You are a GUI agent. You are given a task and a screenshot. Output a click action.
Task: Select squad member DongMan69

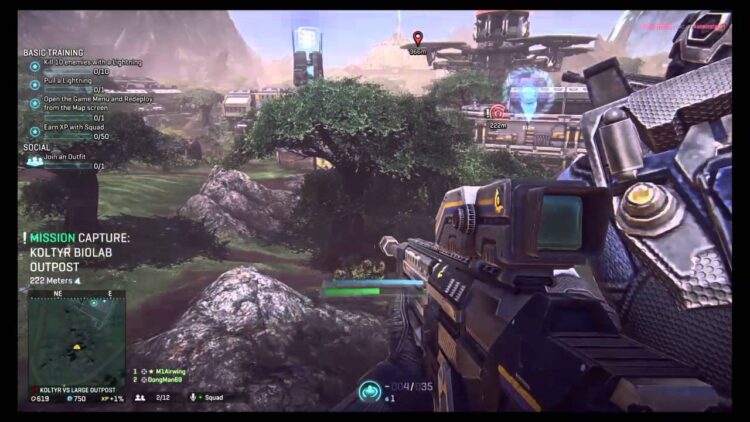coord(167,379)
